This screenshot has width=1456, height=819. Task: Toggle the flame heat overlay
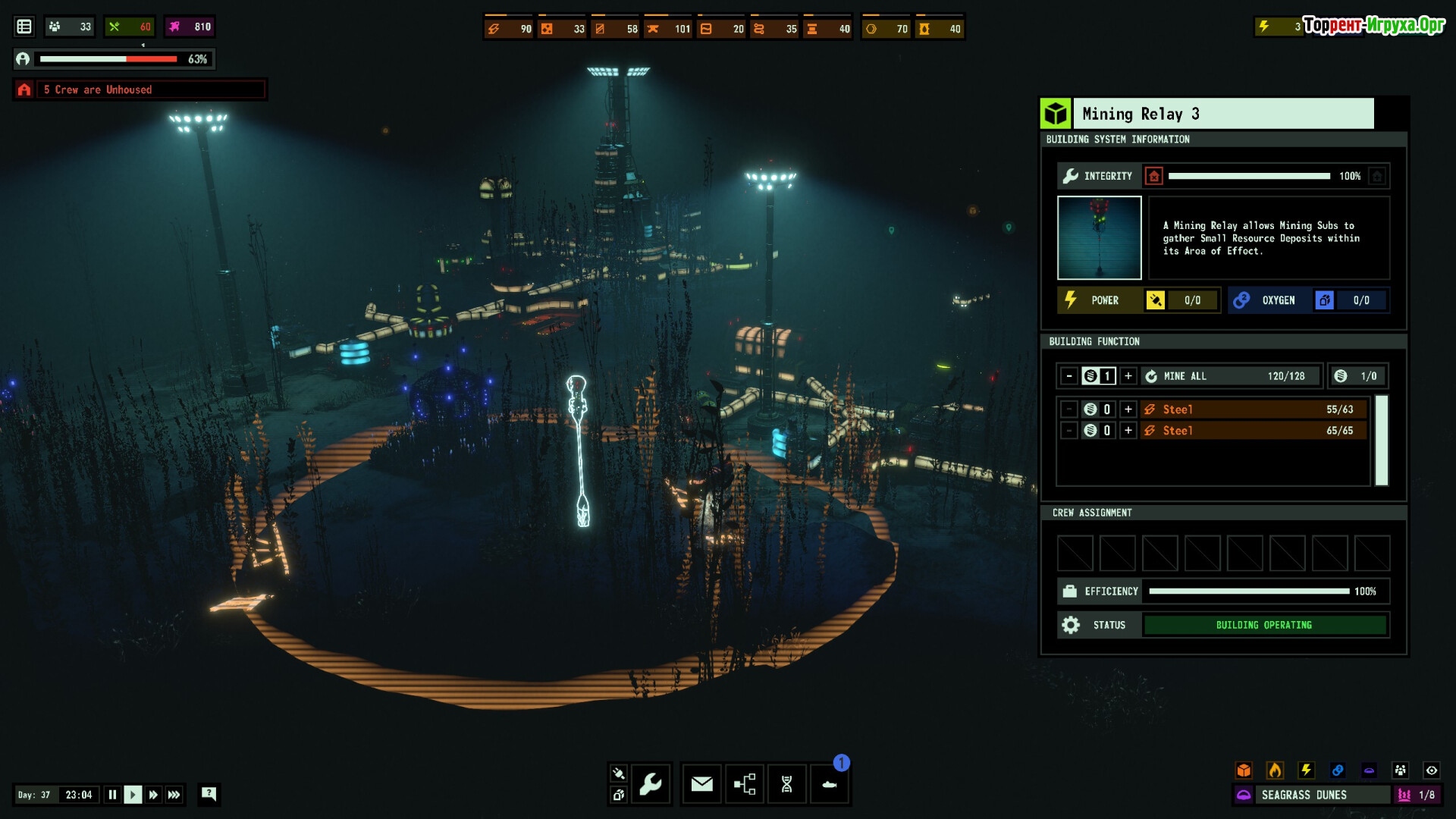1276,770
